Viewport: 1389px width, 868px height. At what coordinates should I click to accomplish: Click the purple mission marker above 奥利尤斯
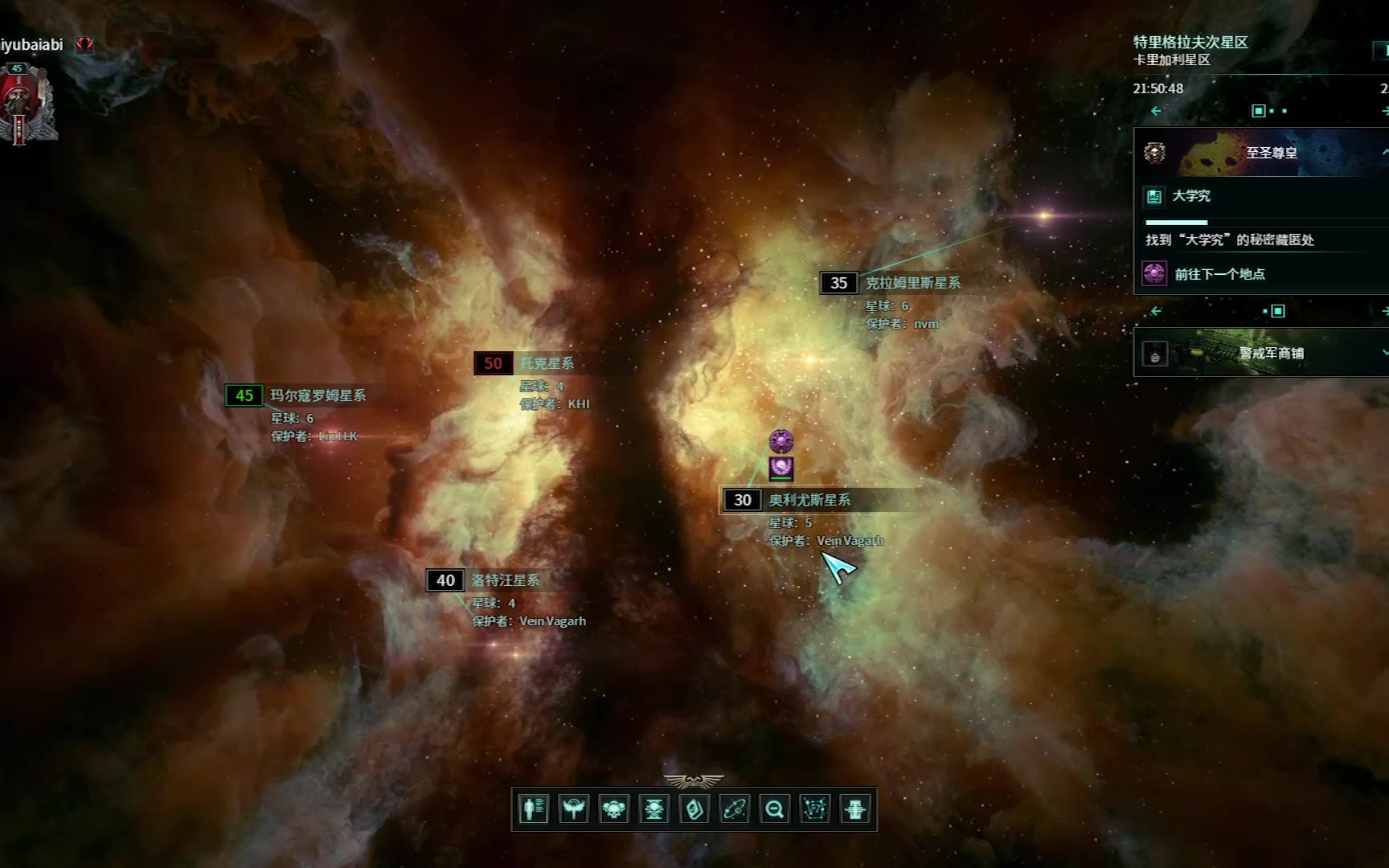(781, 441)
